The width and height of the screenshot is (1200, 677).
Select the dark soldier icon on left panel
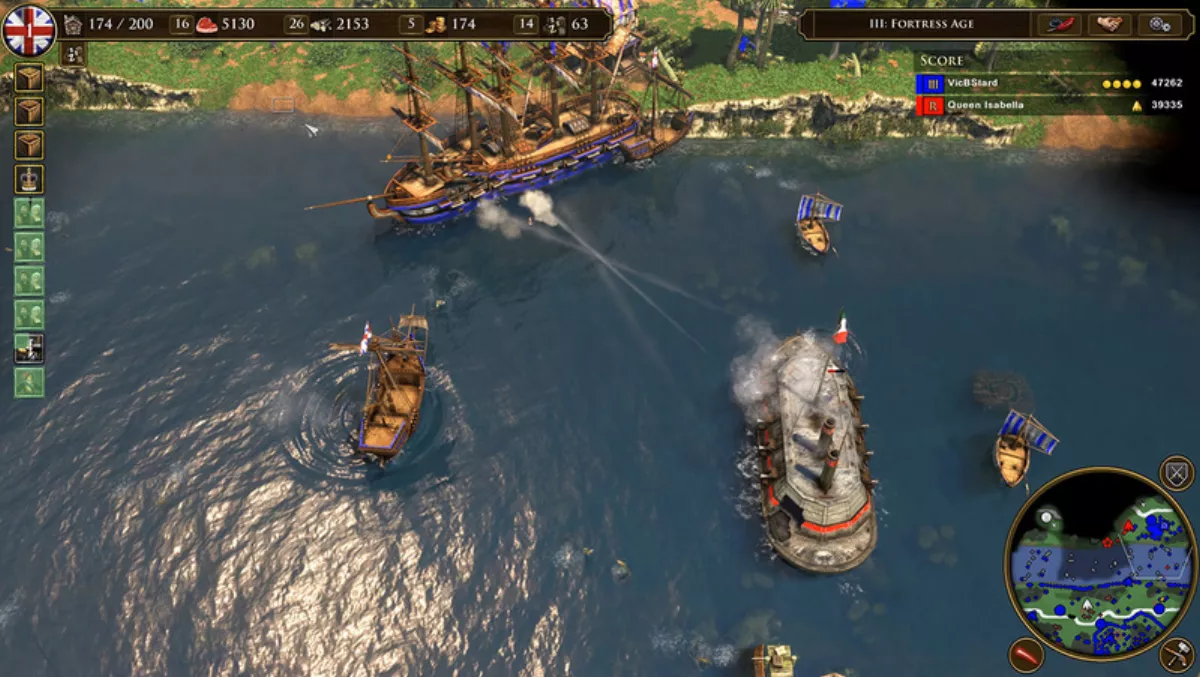pyautogui.click(x=29, y=348)
